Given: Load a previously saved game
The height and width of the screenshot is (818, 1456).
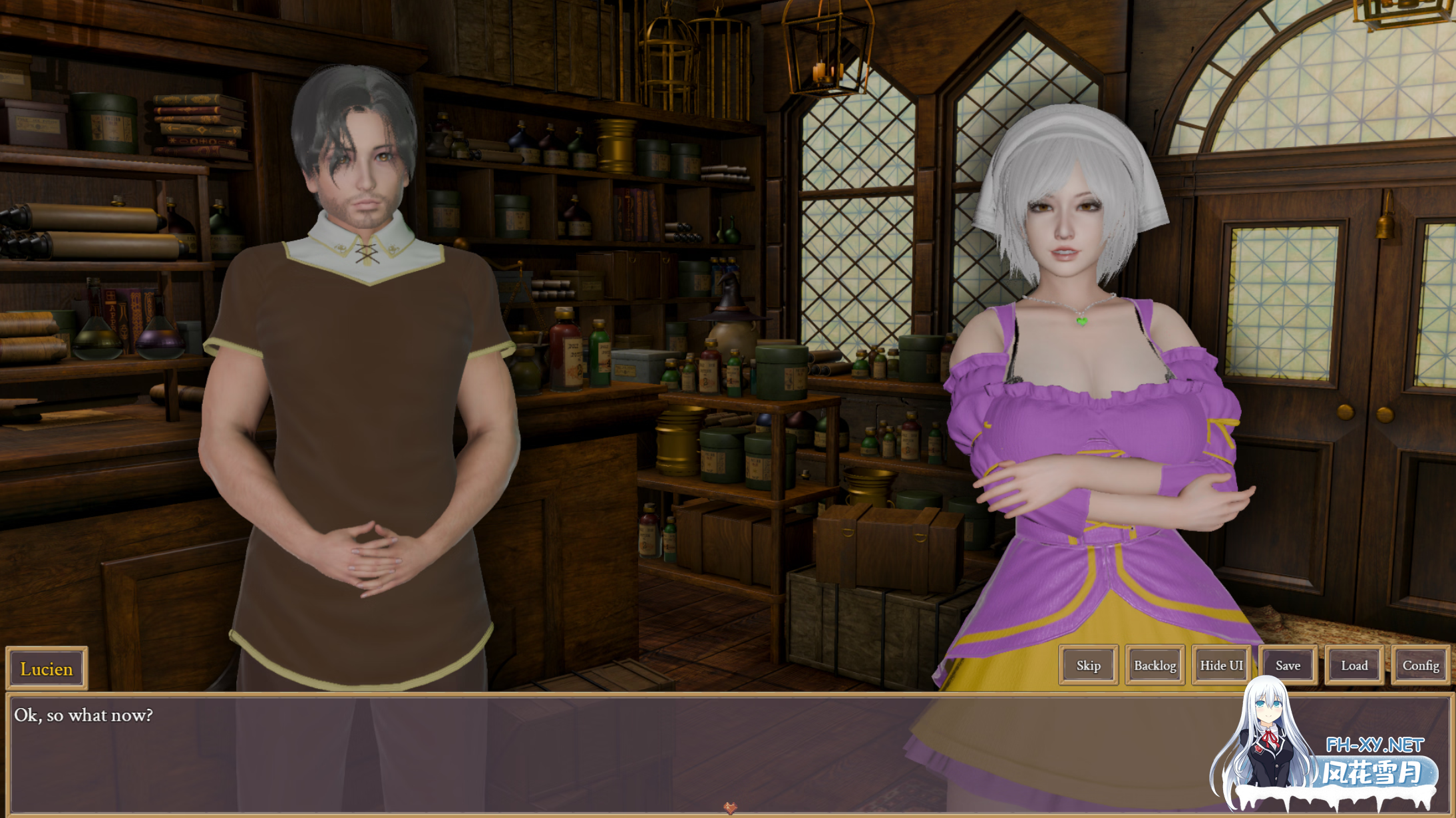Looking at the screenshot, I should (x=1354, y=665).
